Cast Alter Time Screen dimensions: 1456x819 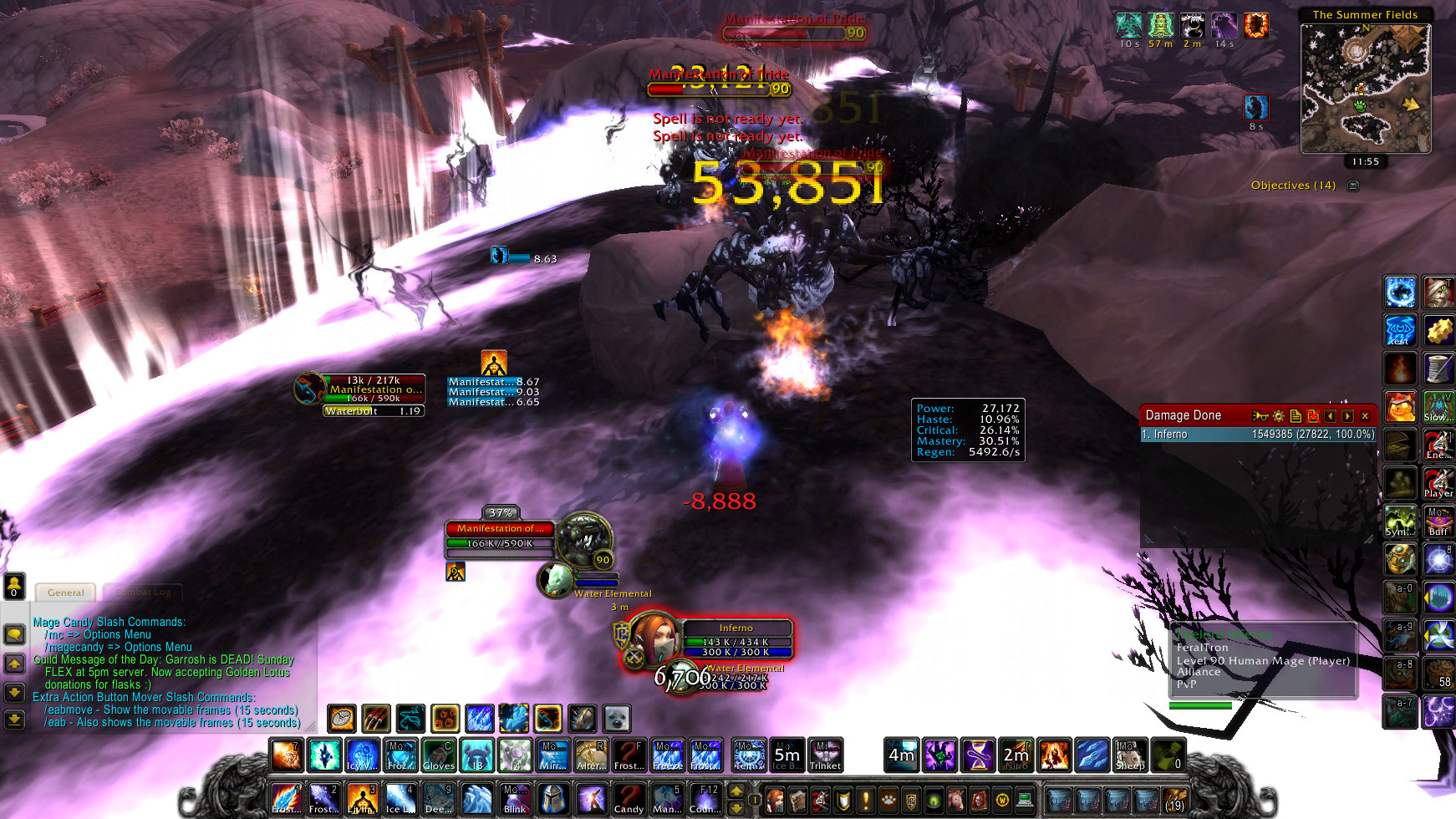[x=591, y=755]
